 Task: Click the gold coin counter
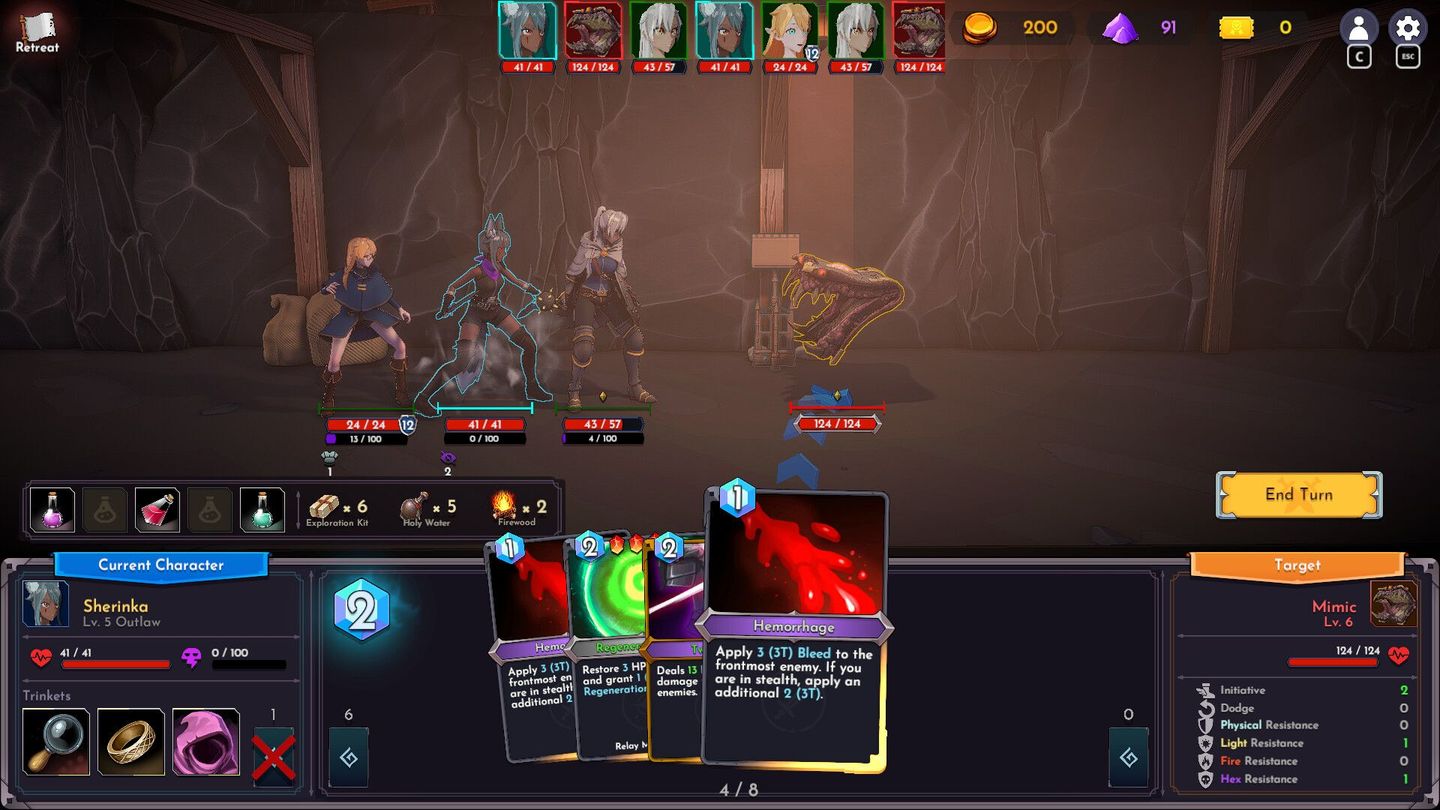[980, 27]
